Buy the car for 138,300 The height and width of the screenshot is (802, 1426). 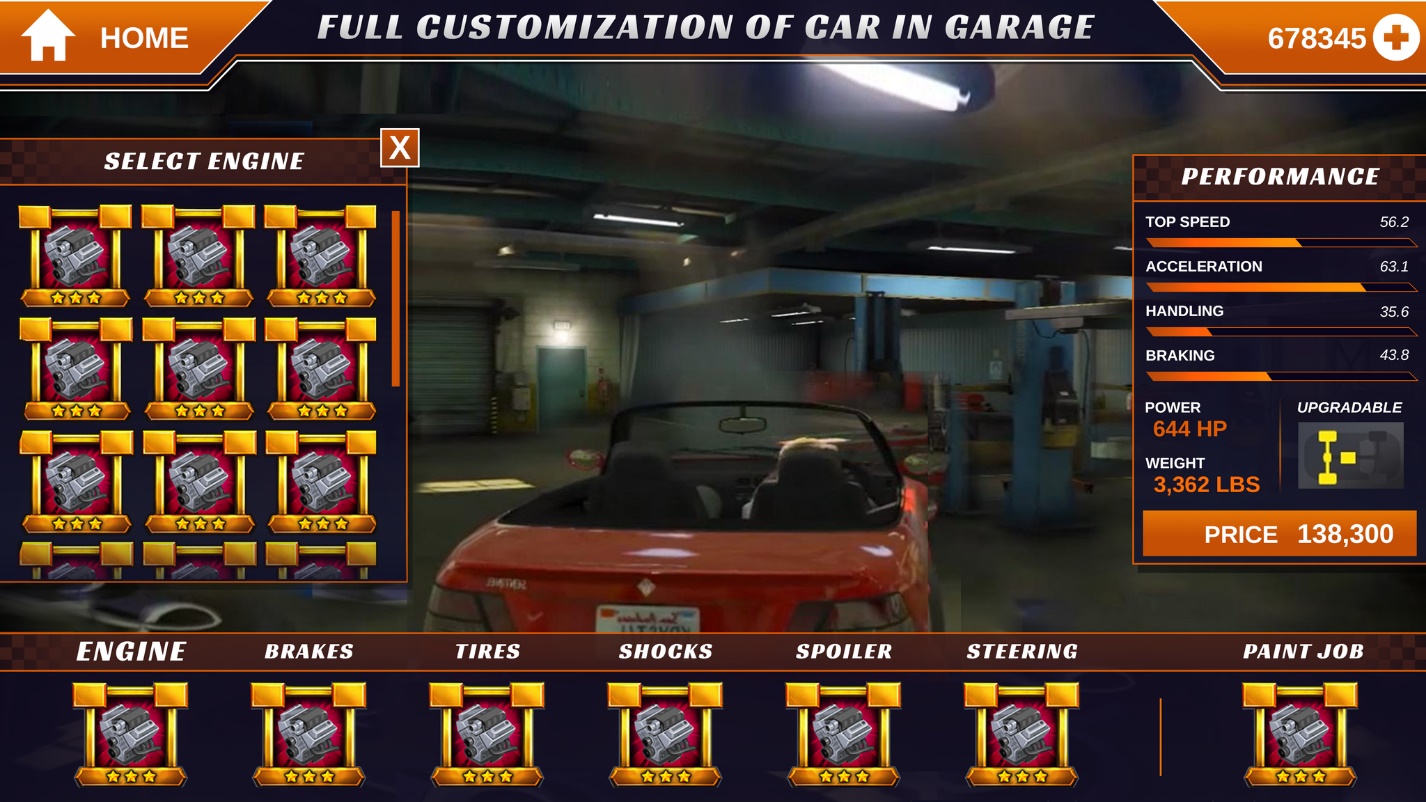1279,534
